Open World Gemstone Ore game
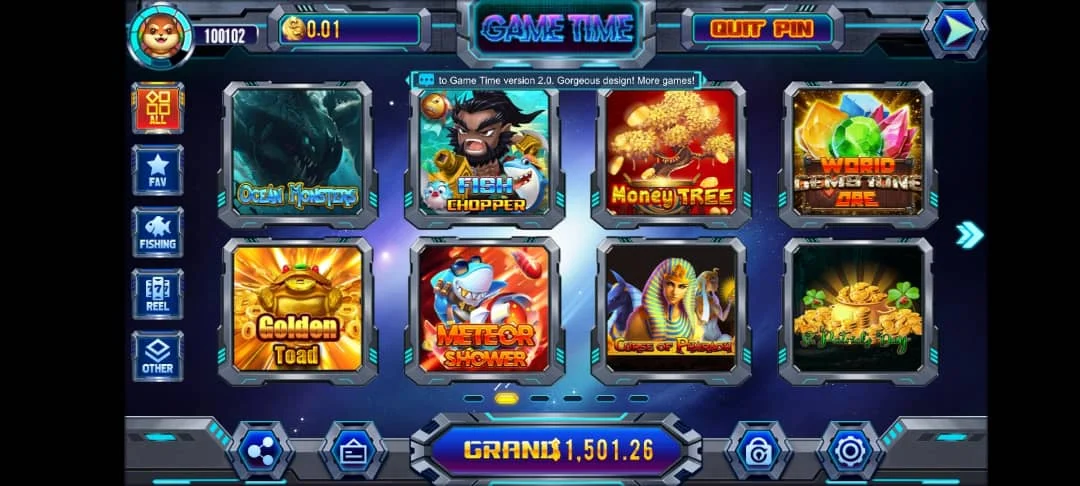Image resolution: width=1080 pixels, height=486 pixels. click(x=858, y=153)
